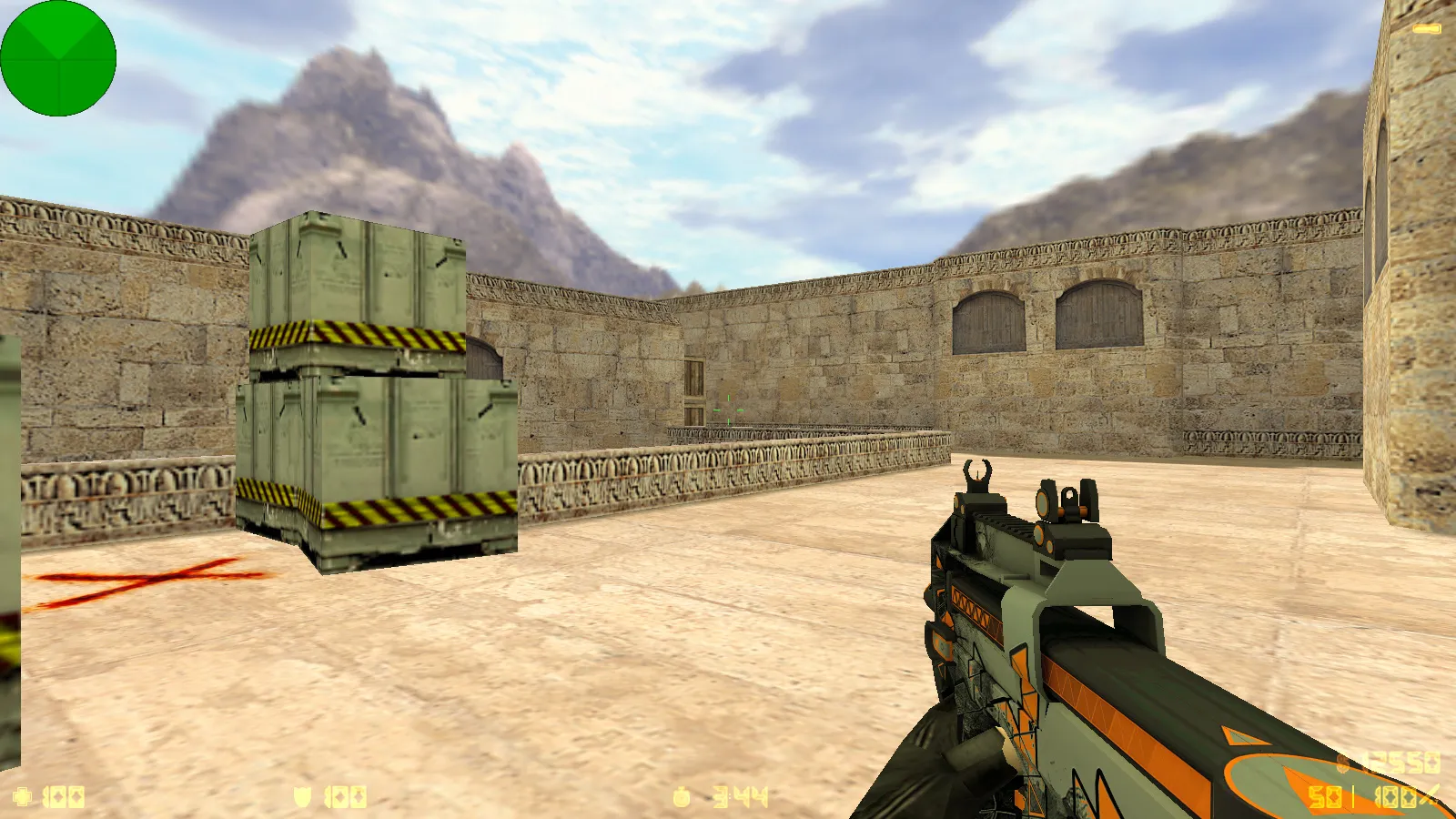Click the ammo count showing 50
The image size is (1456, 819).
[x=1326, y=796]
